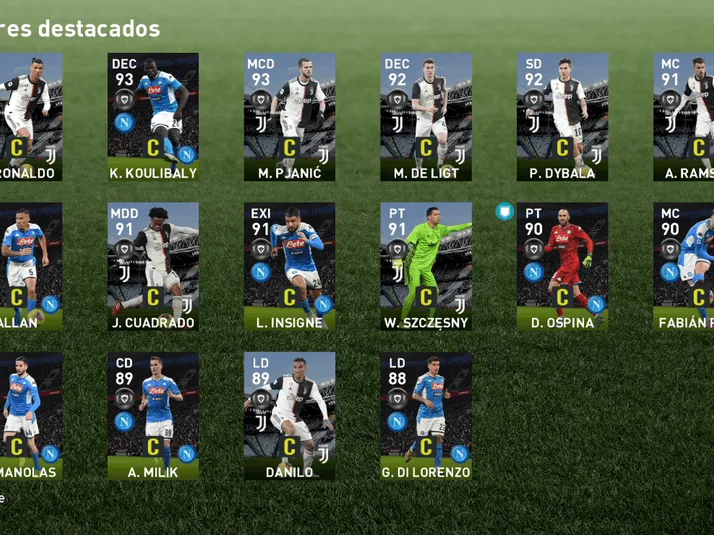Pick the D. Ospina goalkeeper card
The image size is (714, 535).
(x=562, y=266)
